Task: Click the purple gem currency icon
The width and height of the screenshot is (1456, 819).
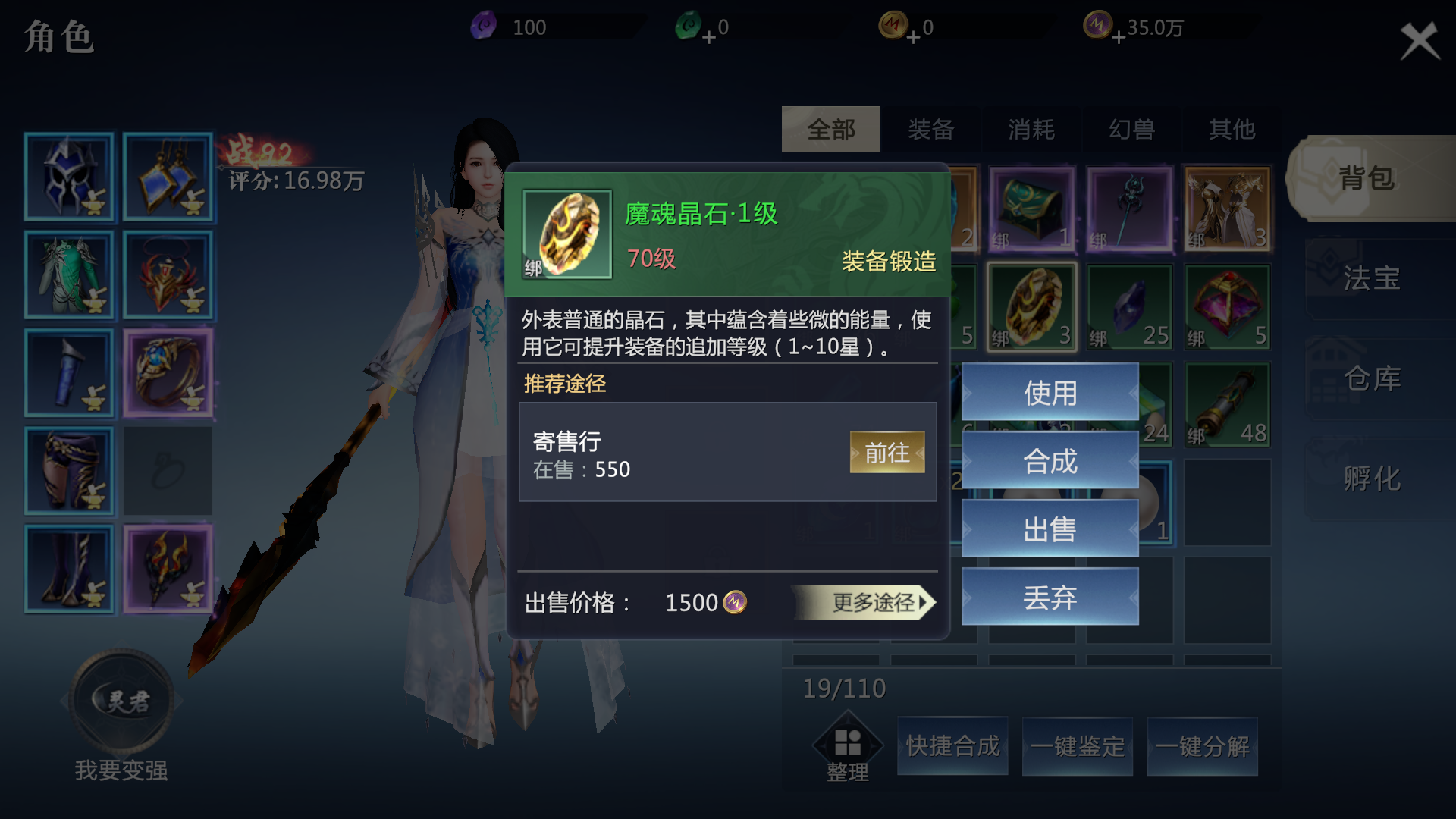Action: 483,25
